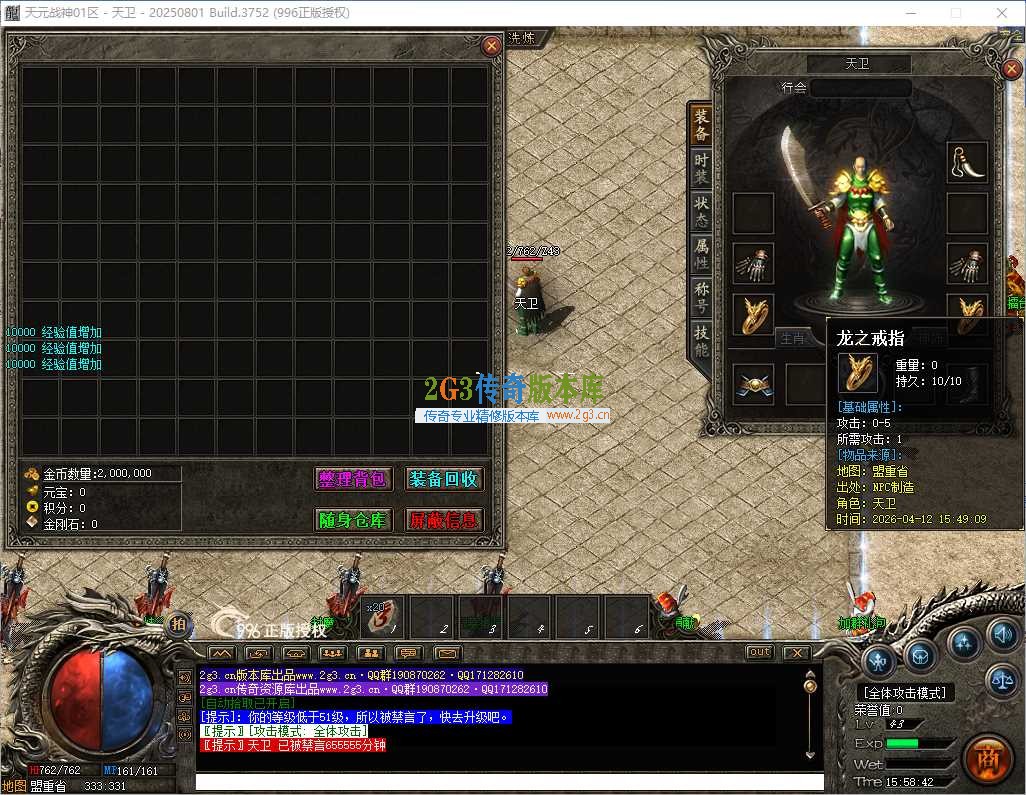1026x795 pixels.
Task: Select the 称号 title tab
Action: 701,297
